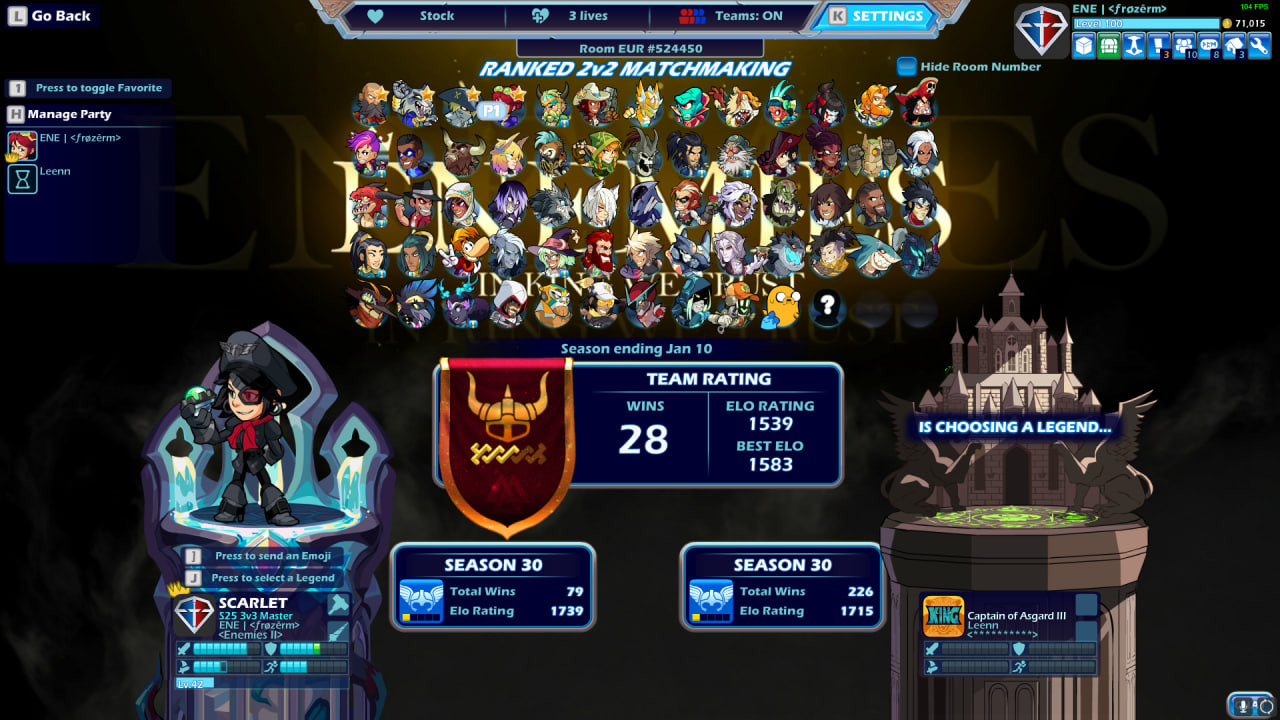This screenshot has height=720, width=1280.
Task: Select Leenn in the party list
Action: (55, 171)
